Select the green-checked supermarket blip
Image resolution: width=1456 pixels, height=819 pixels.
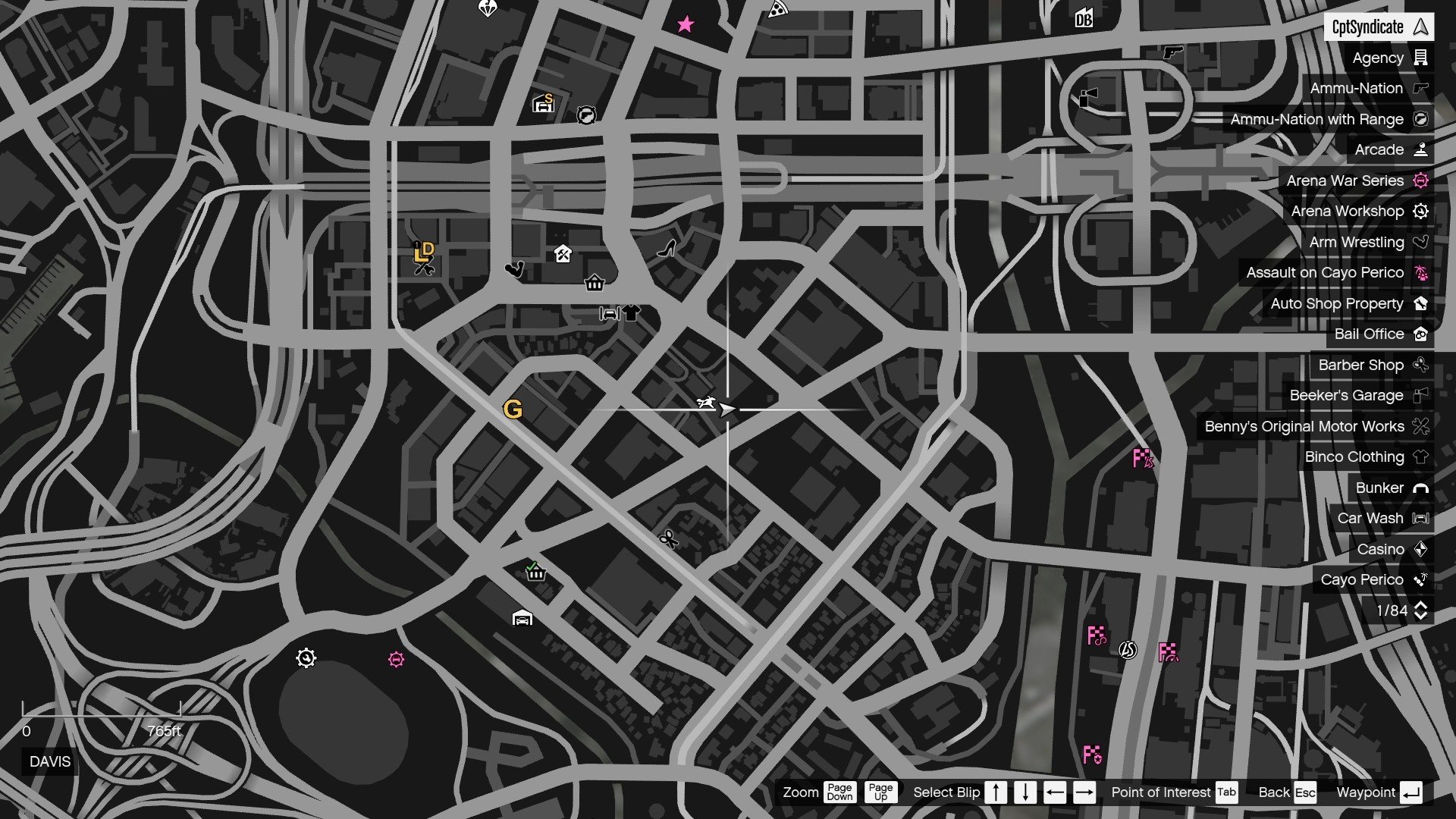[x=537, y=575]
